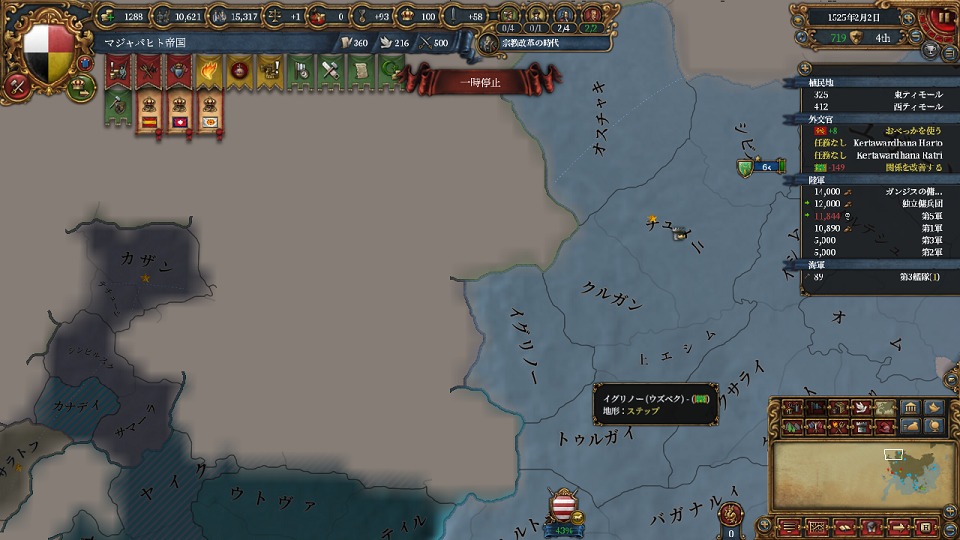Click the pause button beside the date
960x540 pixels.
point(944,17)
